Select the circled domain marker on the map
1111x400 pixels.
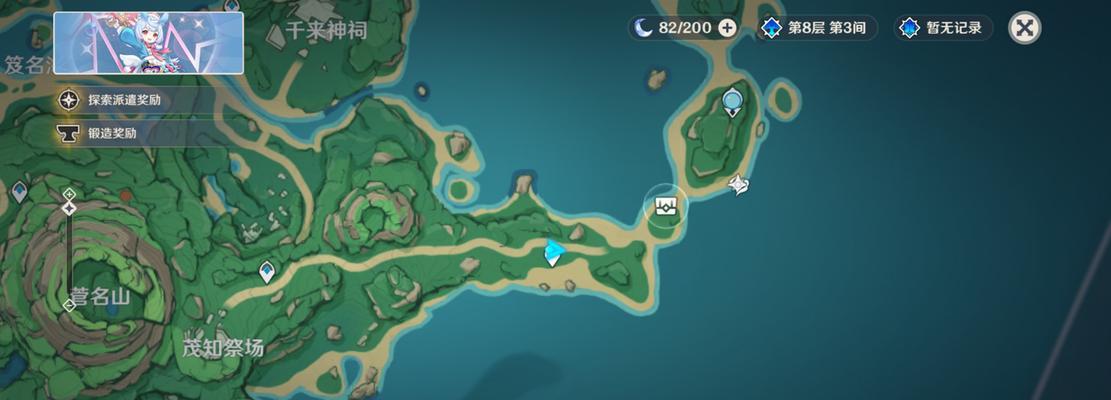coord(667,205)
